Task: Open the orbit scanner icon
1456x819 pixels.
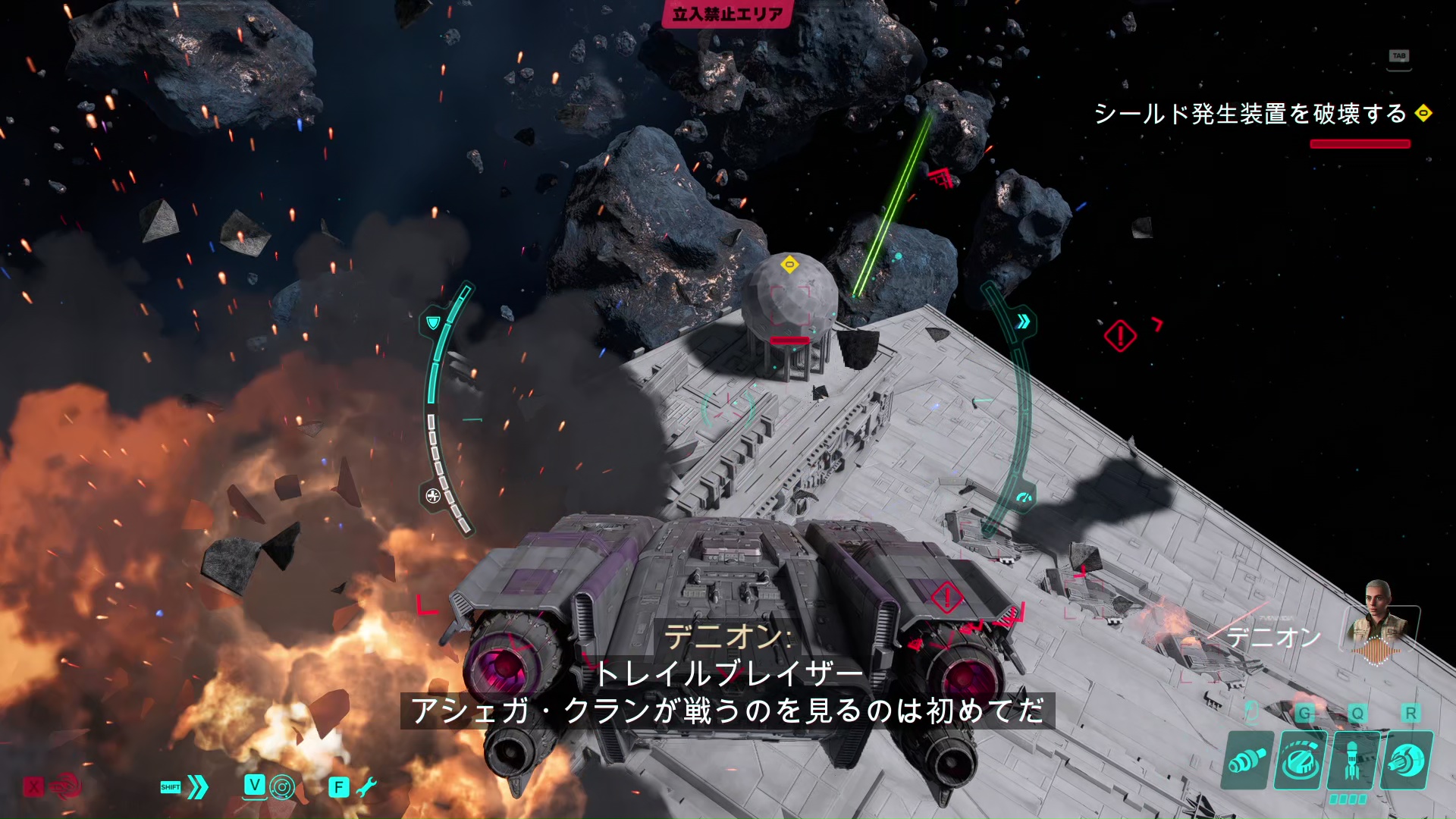Action: tap(281, 787)
